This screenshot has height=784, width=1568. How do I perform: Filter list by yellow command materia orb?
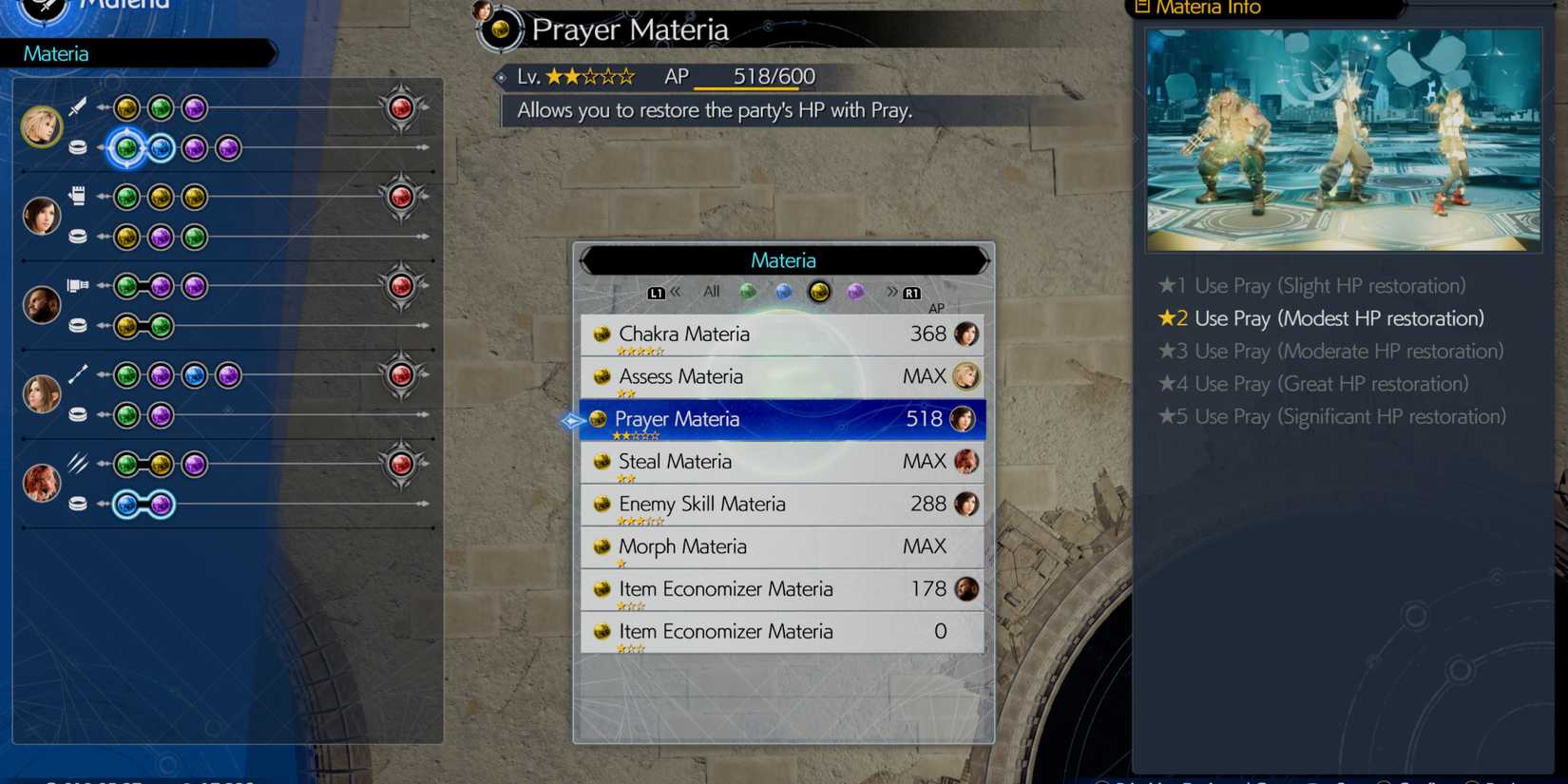click(819, 292)
